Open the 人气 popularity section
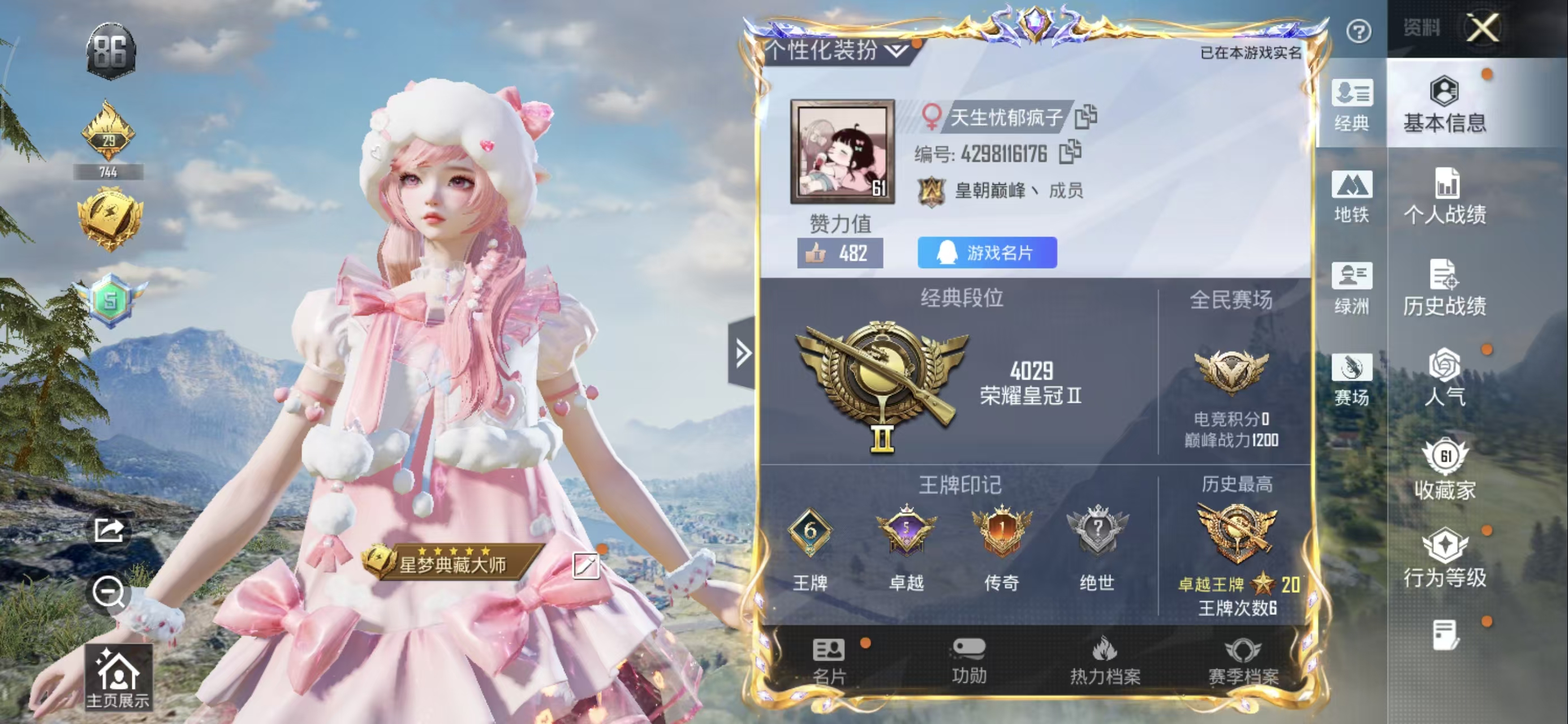The width and height of the screenshot is (1568, 724). pyautogui.click(x=1444, y=377)
